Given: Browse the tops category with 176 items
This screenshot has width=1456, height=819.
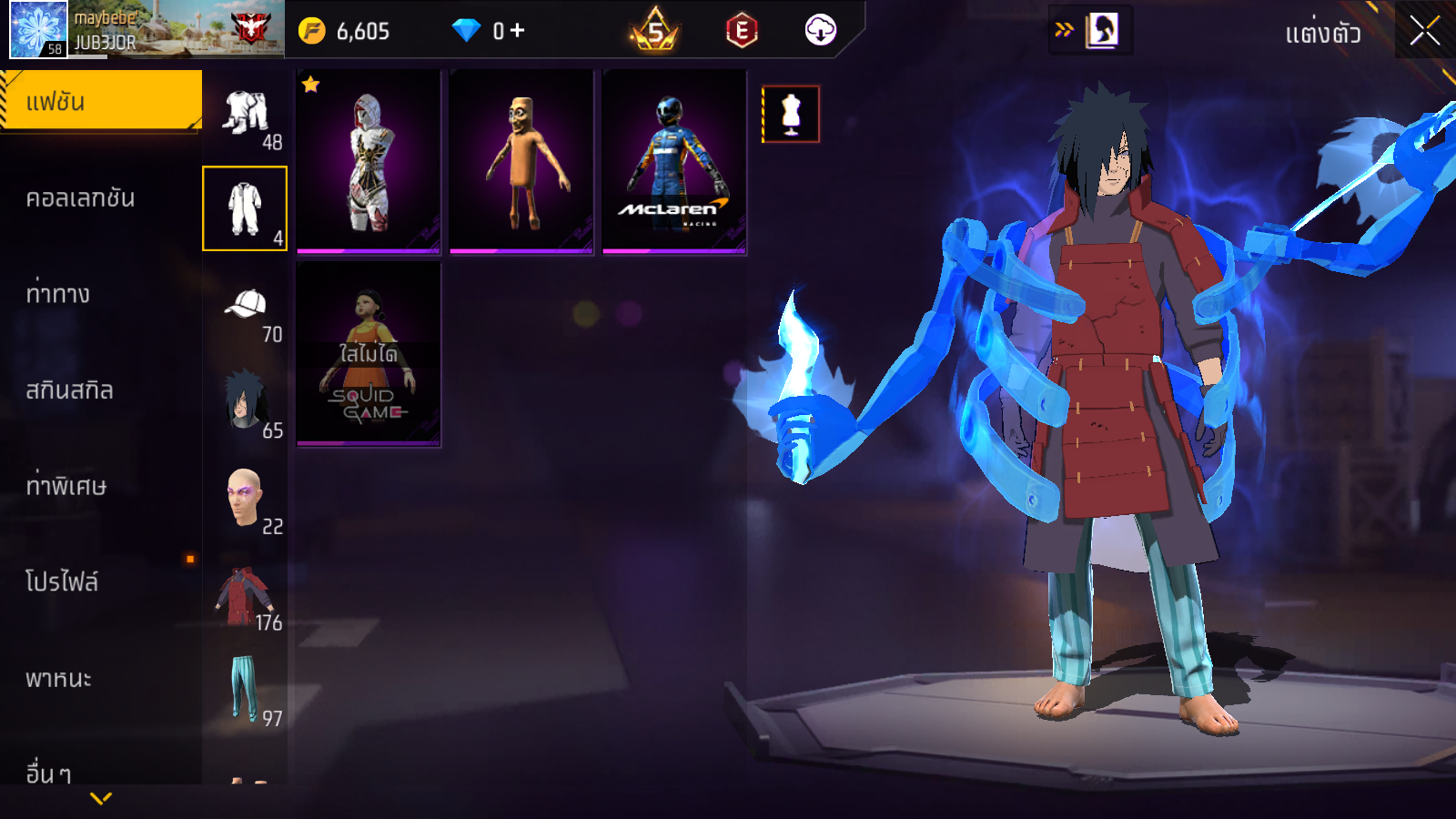Looking at the screenshot, I should (x=245, y=597).
